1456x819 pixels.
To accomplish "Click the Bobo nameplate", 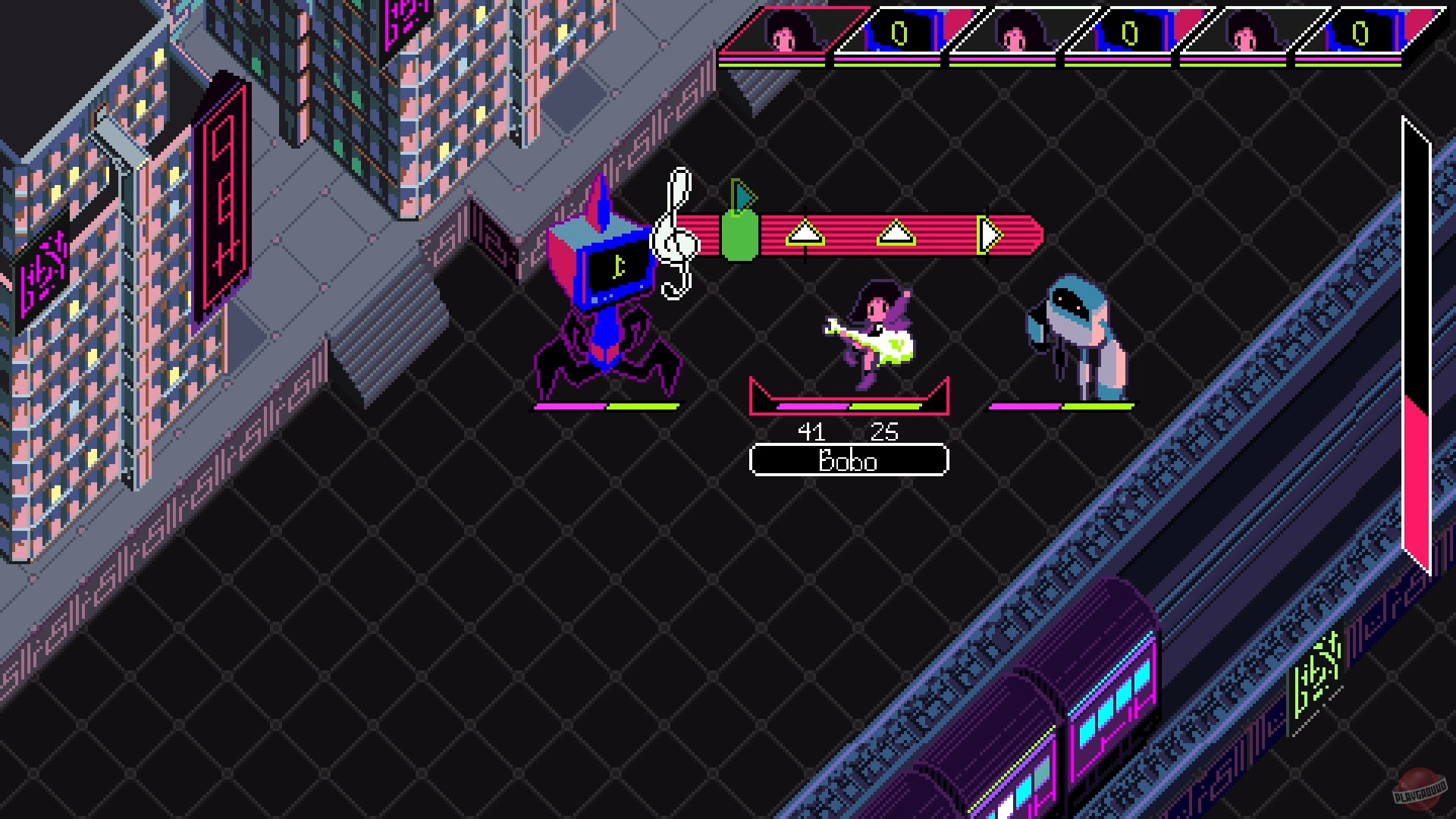I will point(849,460).
